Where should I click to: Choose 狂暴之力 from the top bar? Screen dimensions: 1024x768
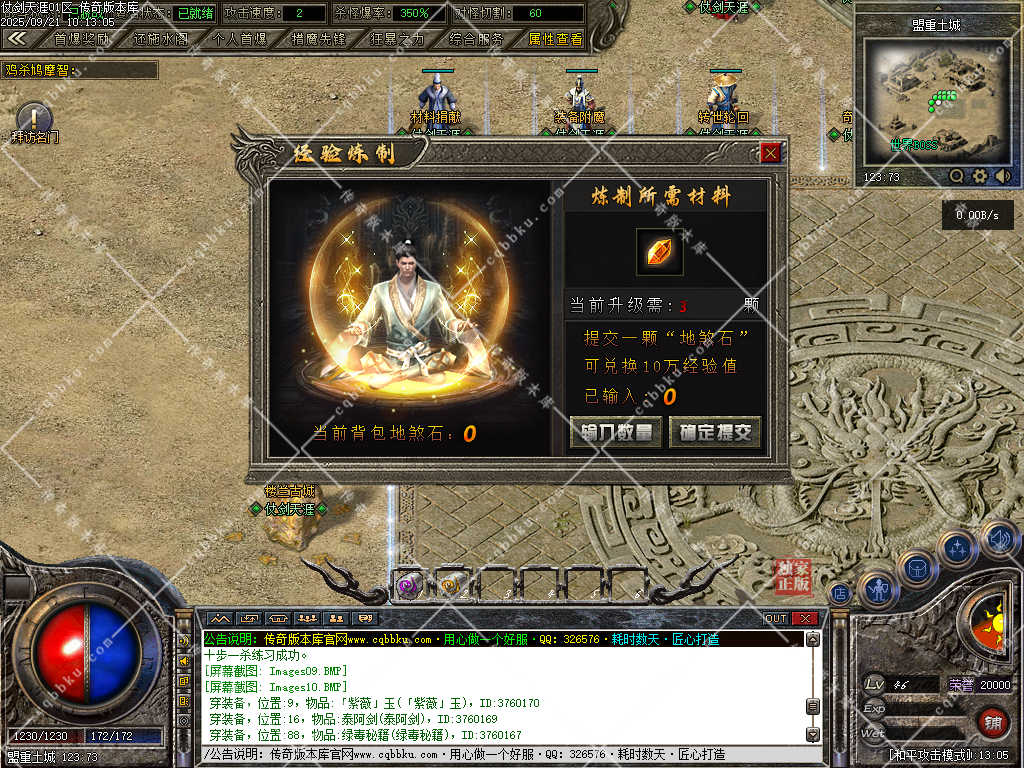tap(397, 39)
